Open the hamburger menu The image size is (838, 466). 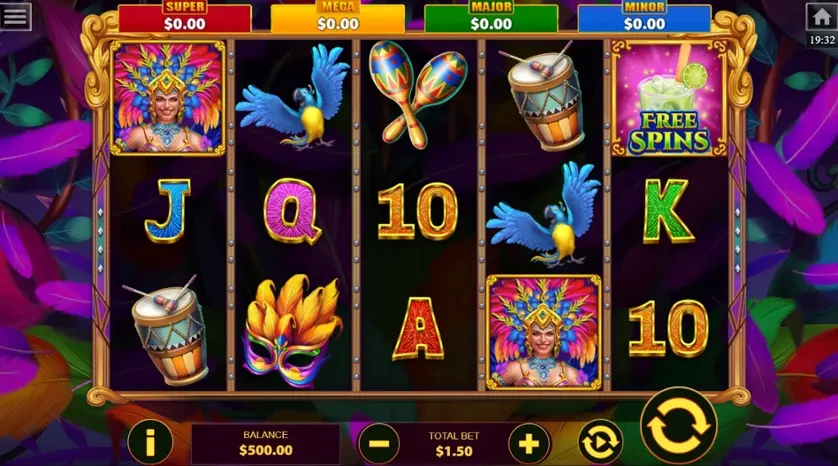[x=16, y=17]
